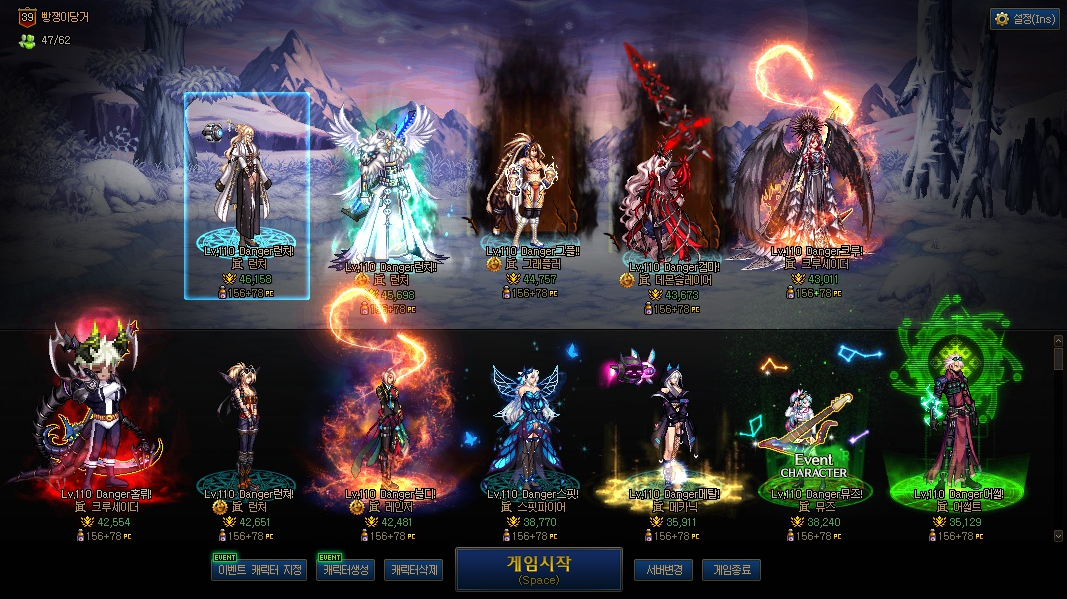
Task: Select the highlighted 런처 with 46,158 fame
Action: click(x=247, y=195)
